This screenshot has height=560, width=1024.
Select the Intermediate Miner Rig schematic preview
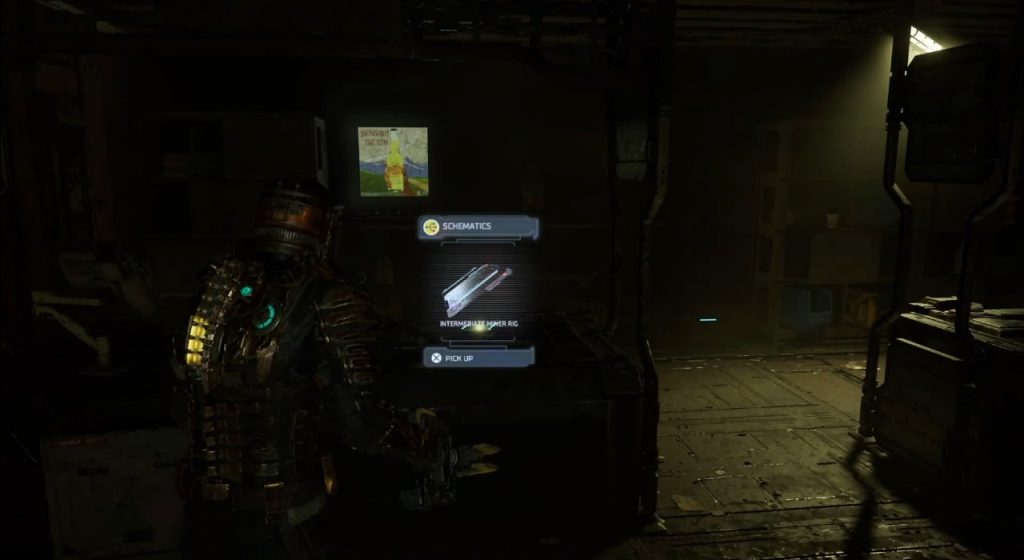[478, 290]
